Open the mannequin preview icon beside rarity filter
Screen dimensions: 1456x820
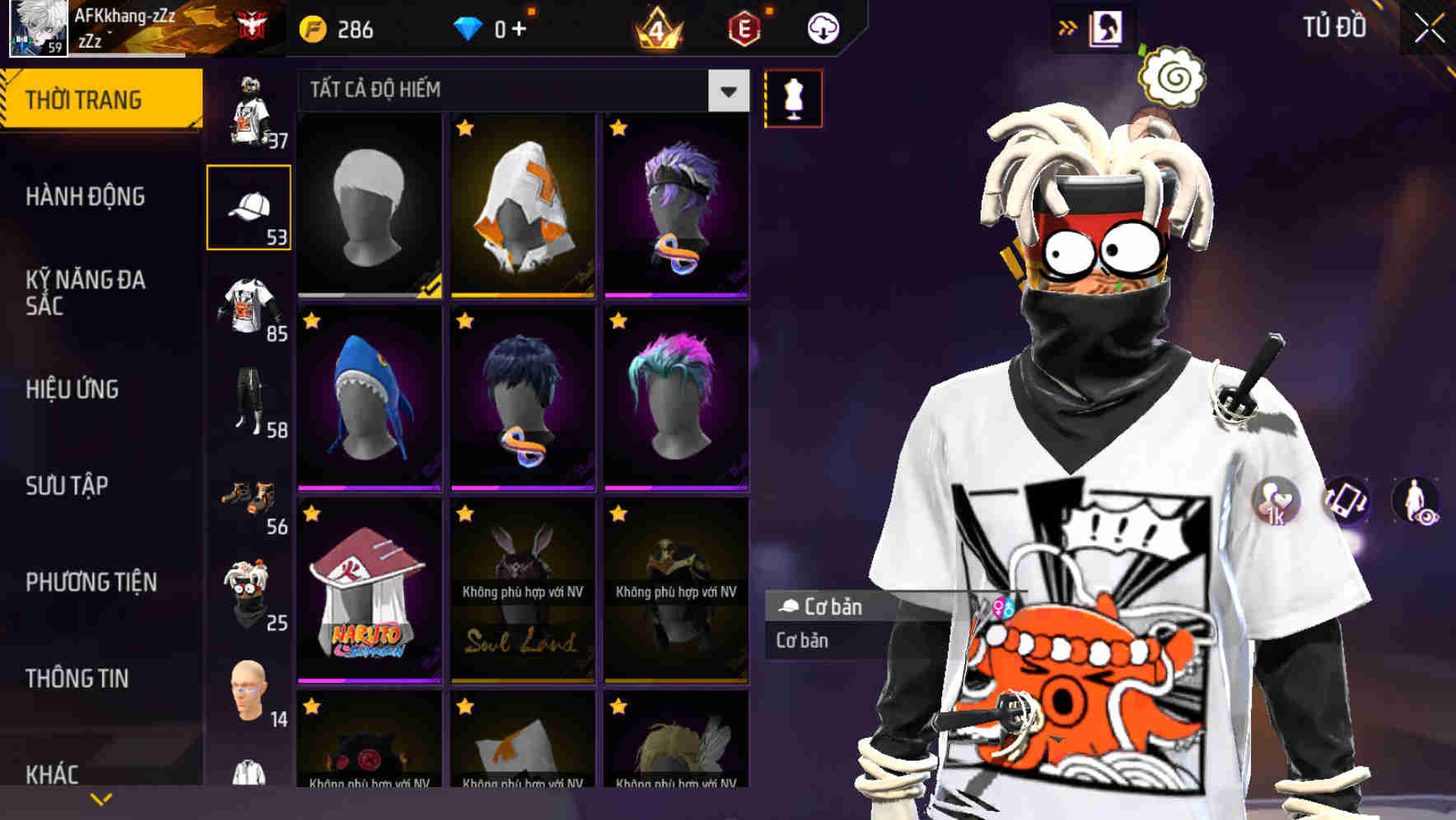793,97
